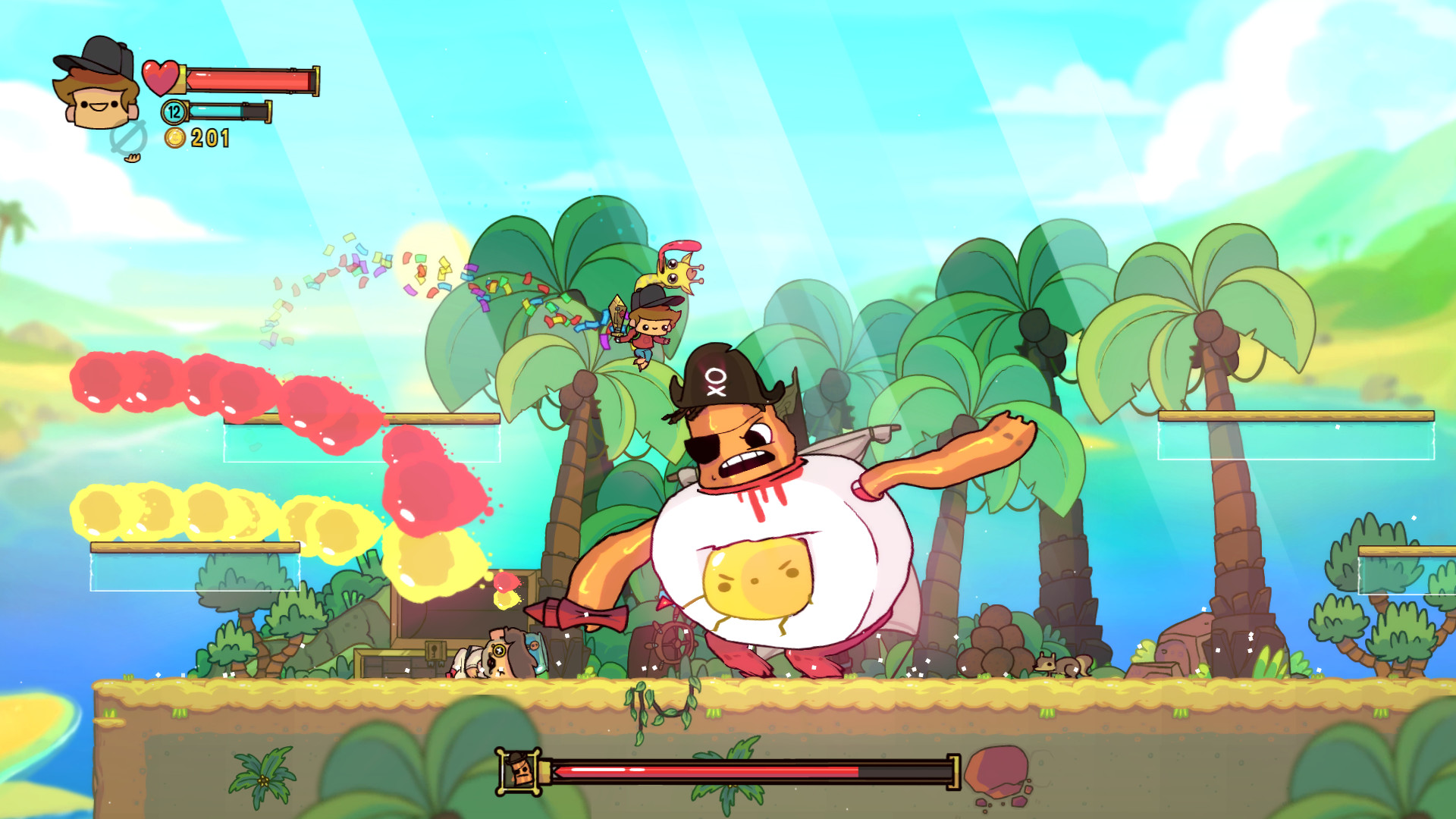The height and width of the screenshot is (819, 1456).
Task: Toggle the cyan experience bar
Action: pyautogui.click(x=227, y=111)
